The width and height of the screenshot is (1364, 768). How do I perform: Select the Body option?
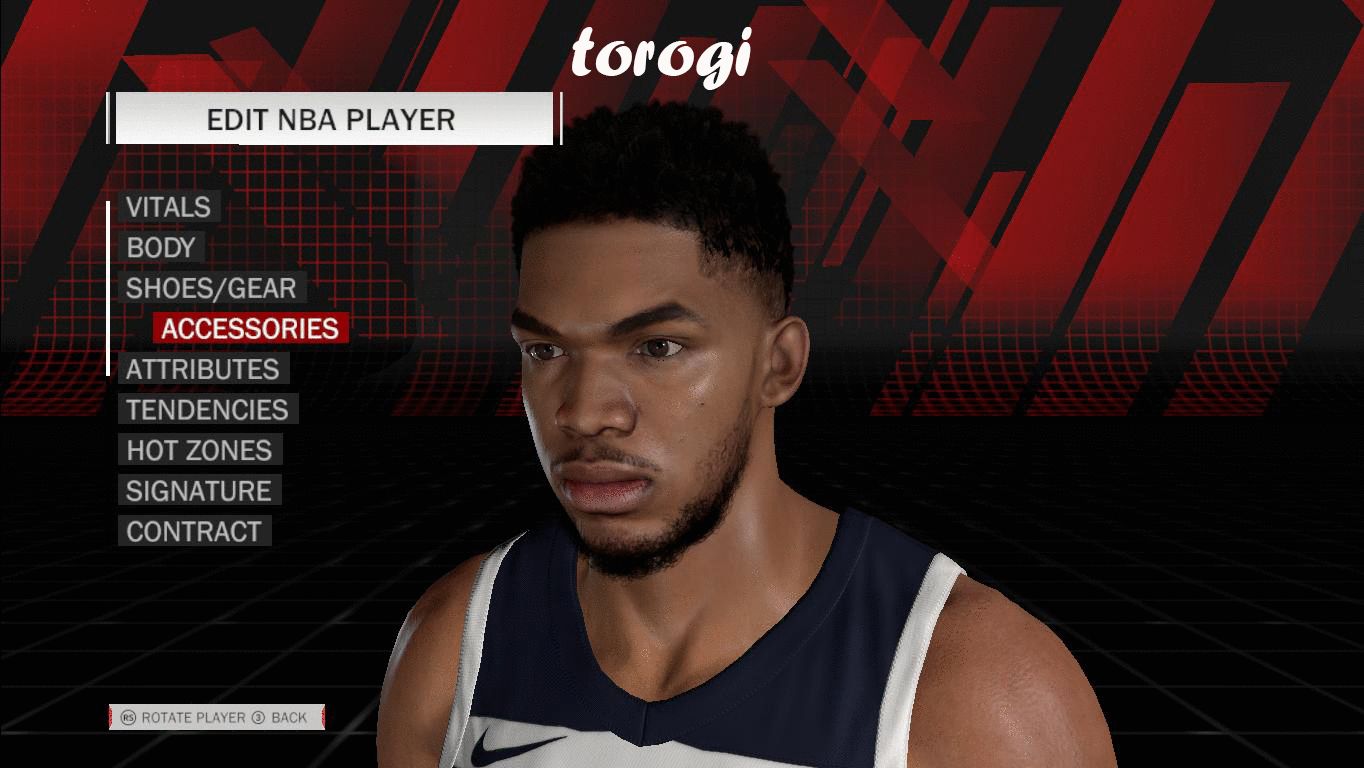[160, 248]
